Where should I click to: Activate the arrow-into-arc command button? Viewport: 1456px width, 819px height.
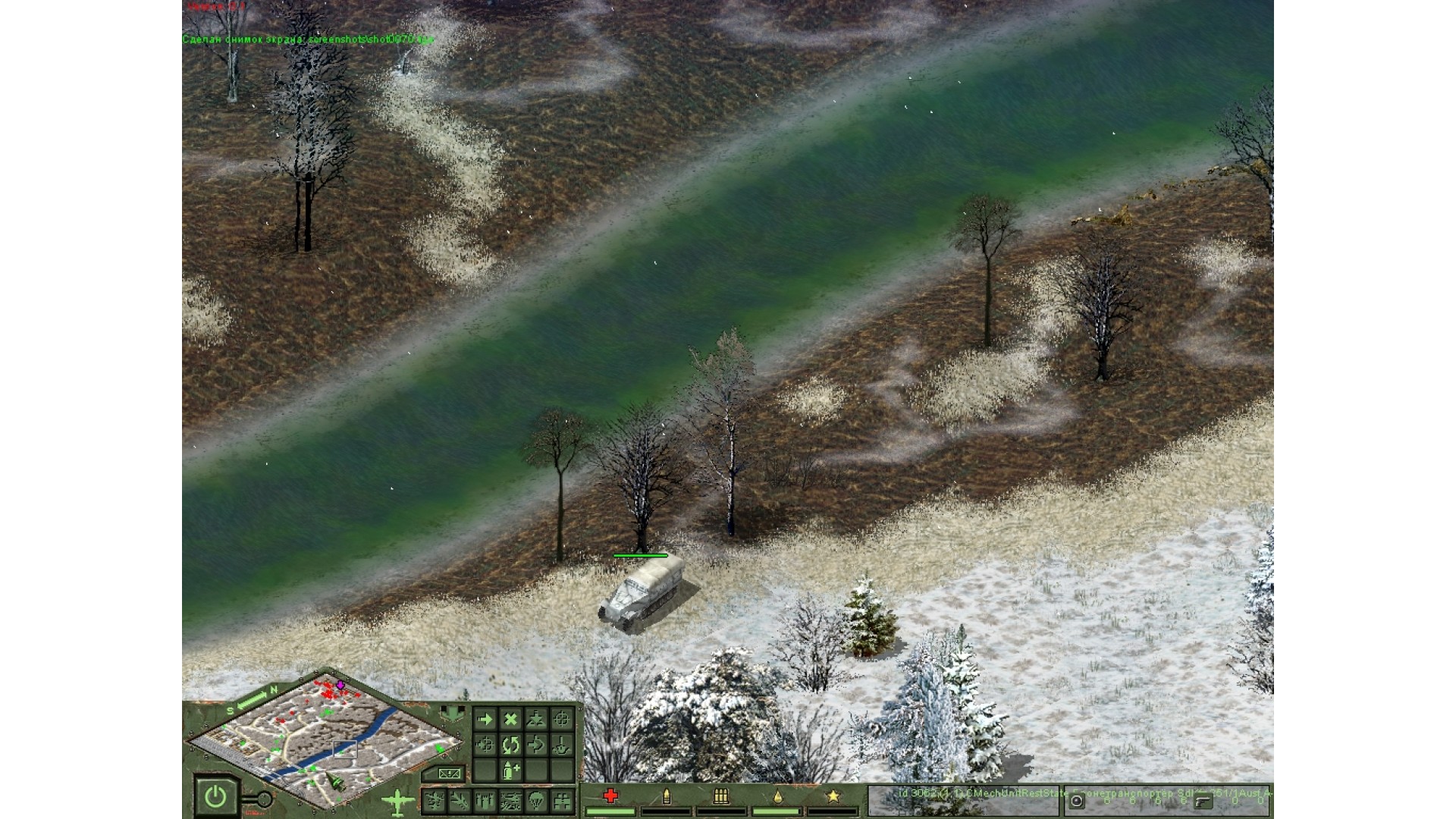536,745
